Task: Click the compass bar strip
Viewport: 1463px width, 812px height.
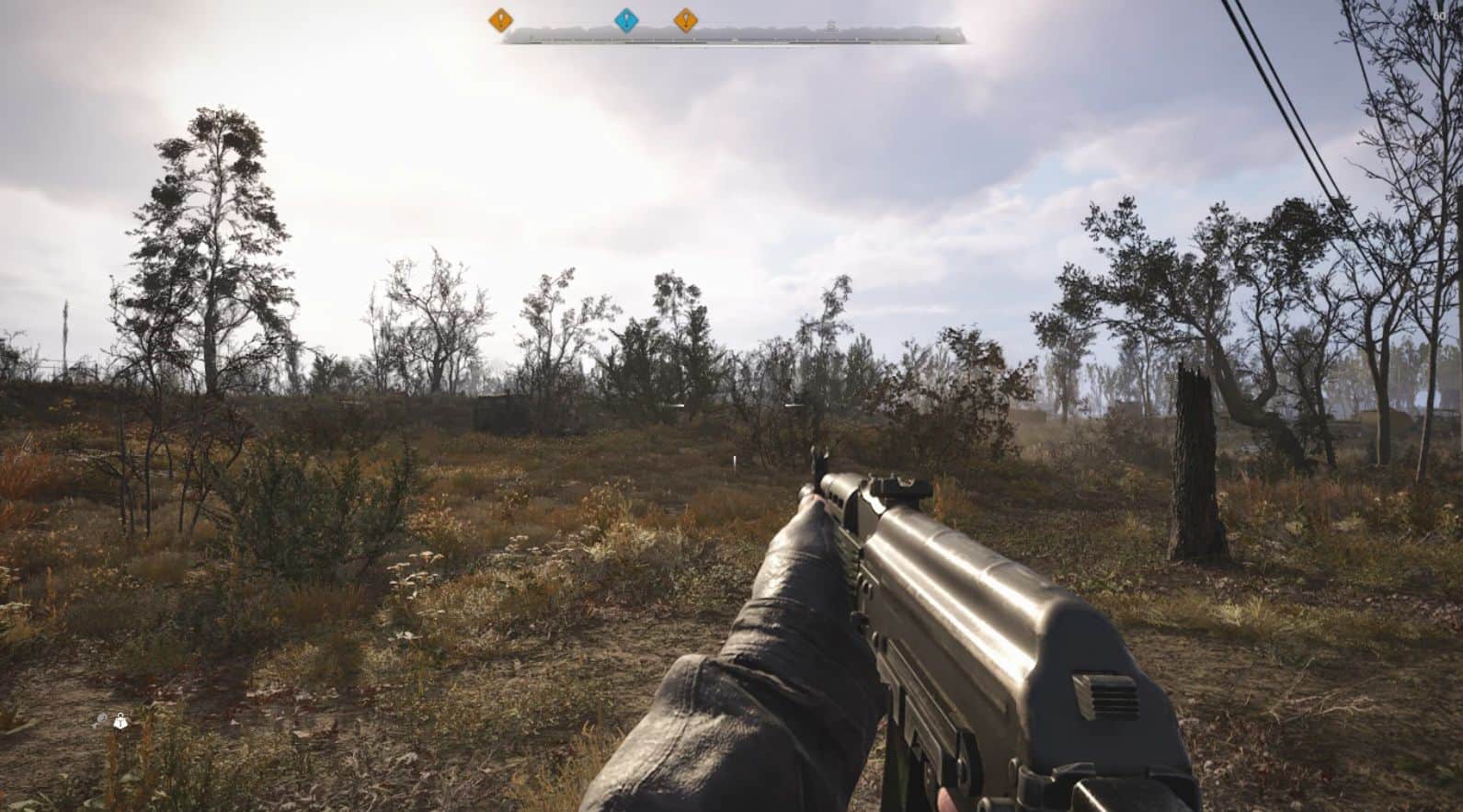Action: click(x=736, y=36)
